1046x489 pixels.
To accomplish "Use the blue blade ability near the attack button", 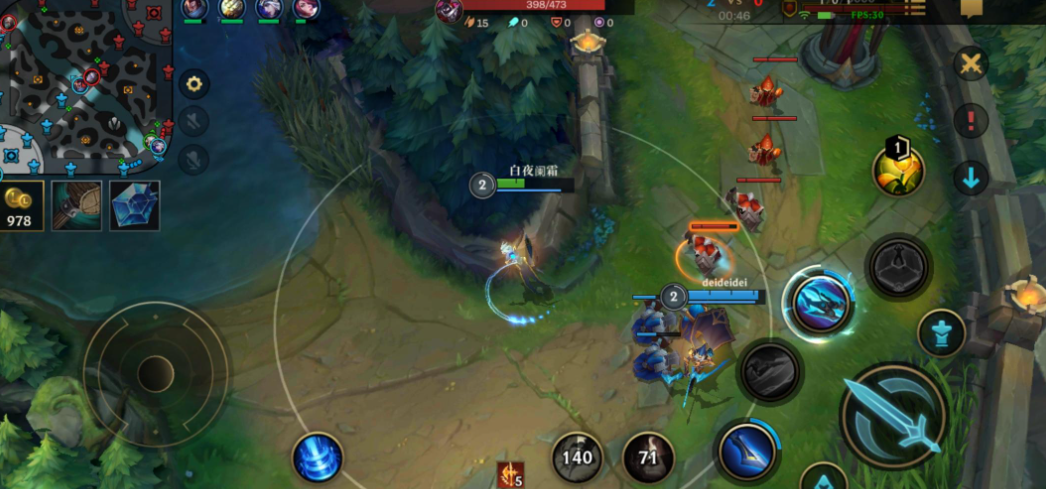I will (748, 448).
